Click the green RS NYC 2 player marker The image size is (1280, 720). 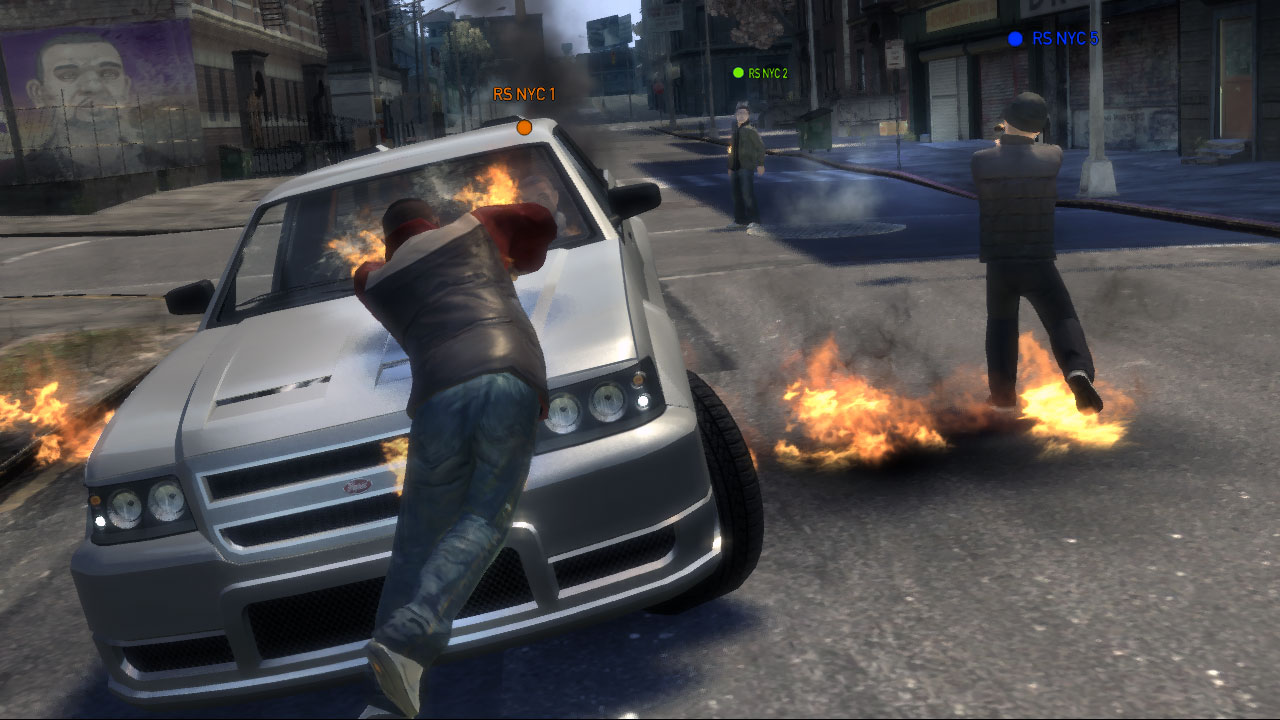[735, 71]
